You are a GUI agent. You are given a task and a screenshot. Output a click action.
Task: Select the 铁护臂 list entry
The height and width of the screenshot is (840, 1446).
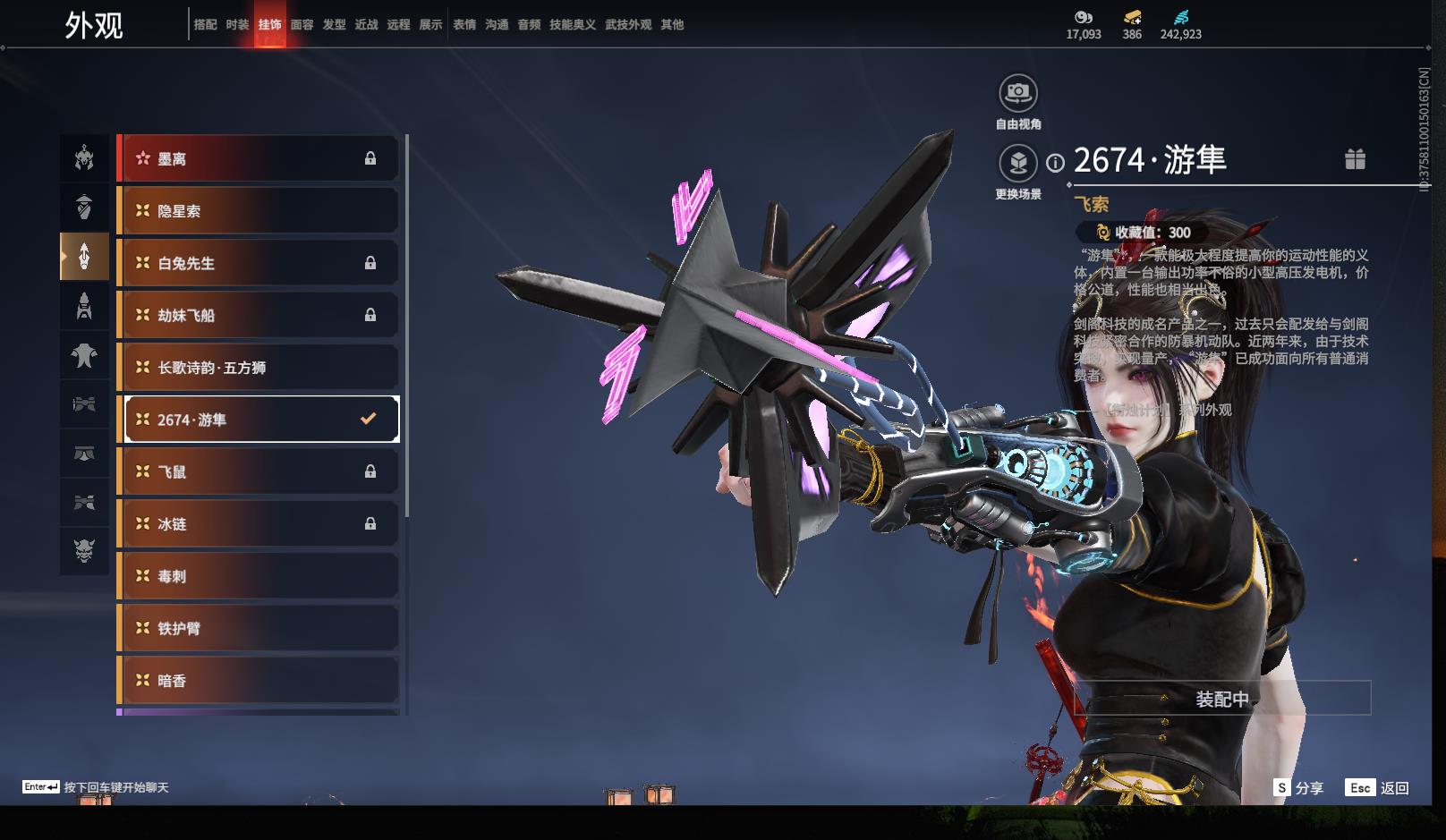[258, 629]
